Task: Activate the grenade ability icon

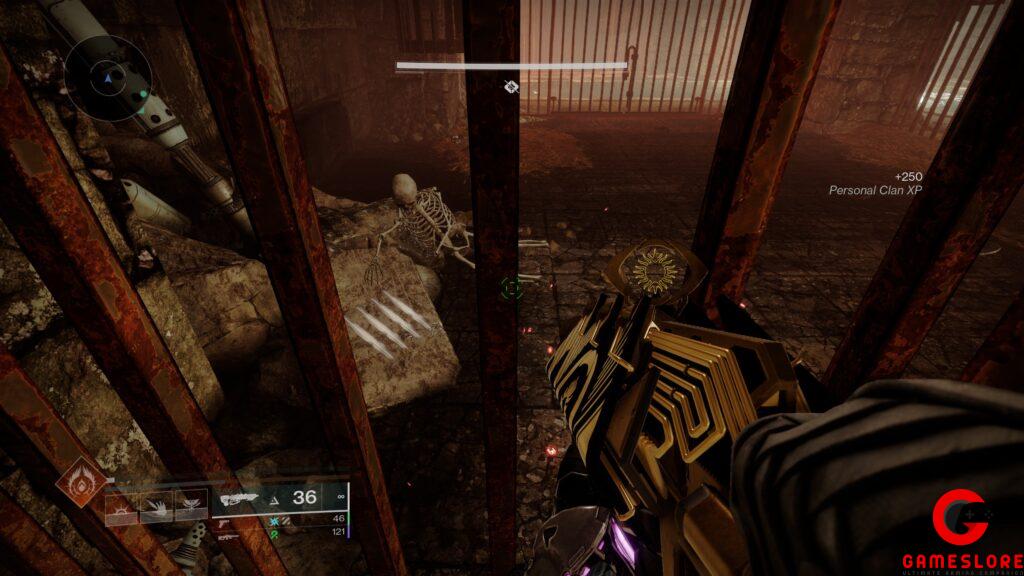Action: pyautogui.click(x=120, y=505)
